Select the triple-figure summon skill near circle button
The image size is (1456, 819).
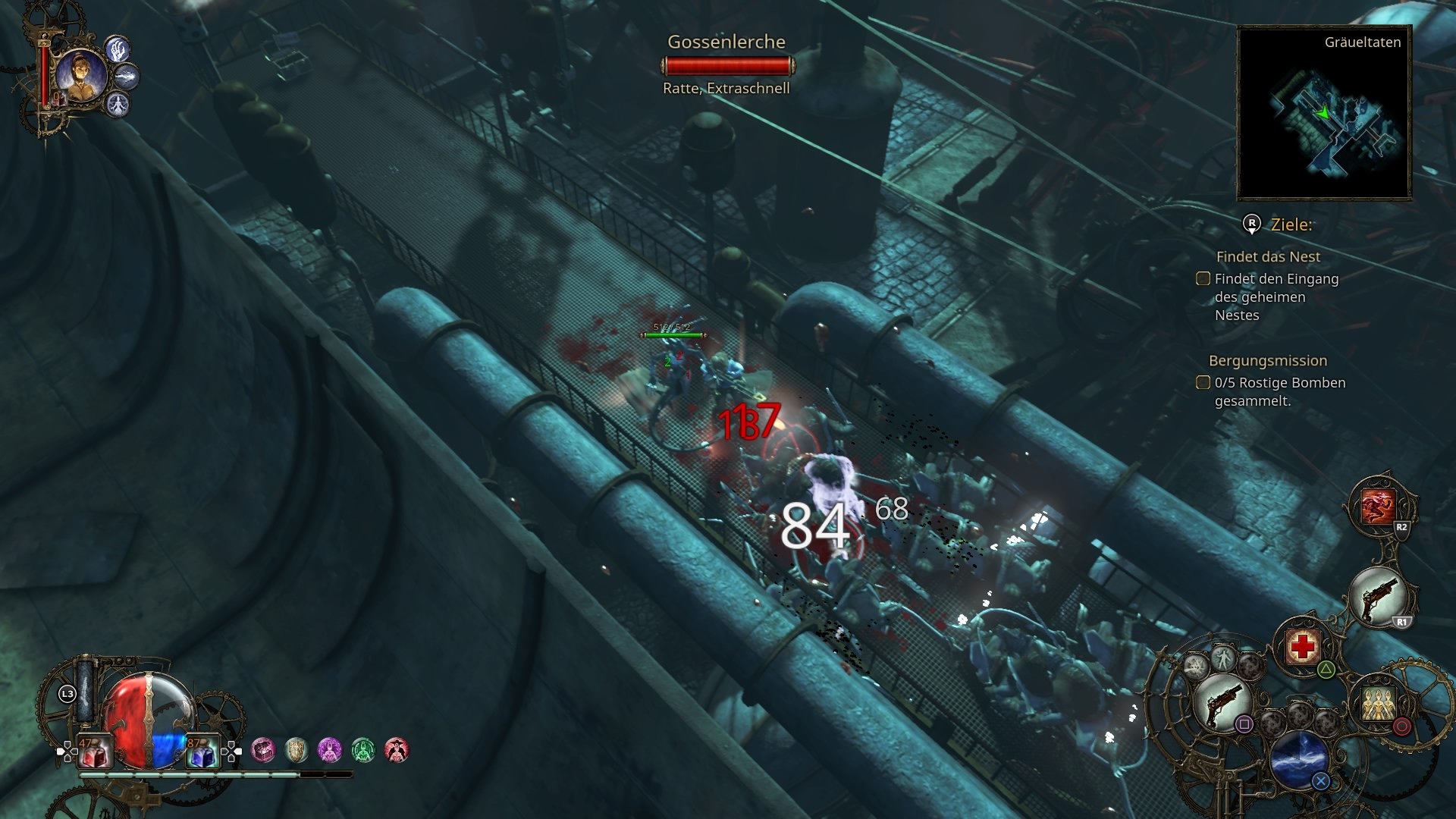(1377, 703)
